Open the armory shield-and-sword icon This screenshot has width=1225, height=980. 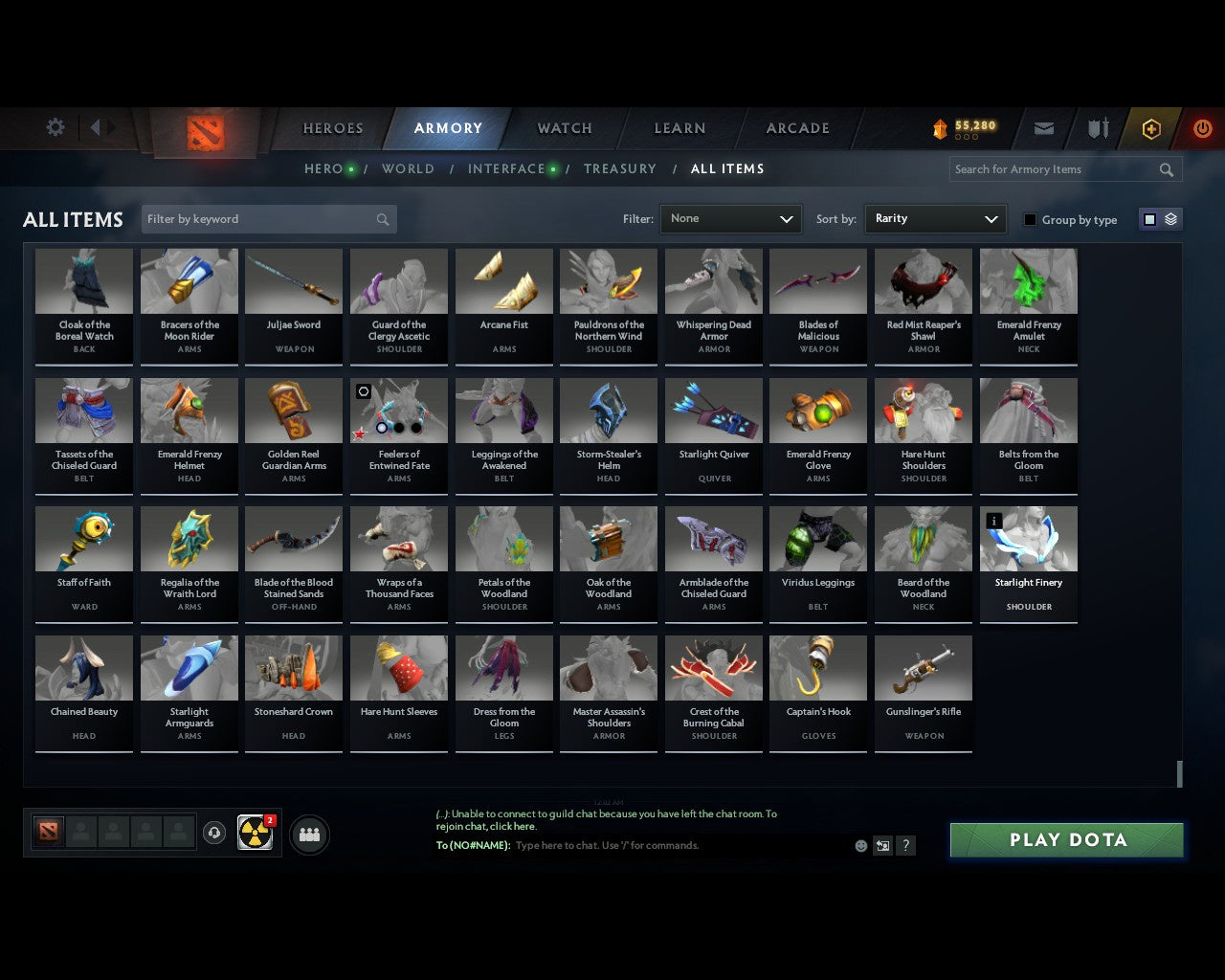1097,128
